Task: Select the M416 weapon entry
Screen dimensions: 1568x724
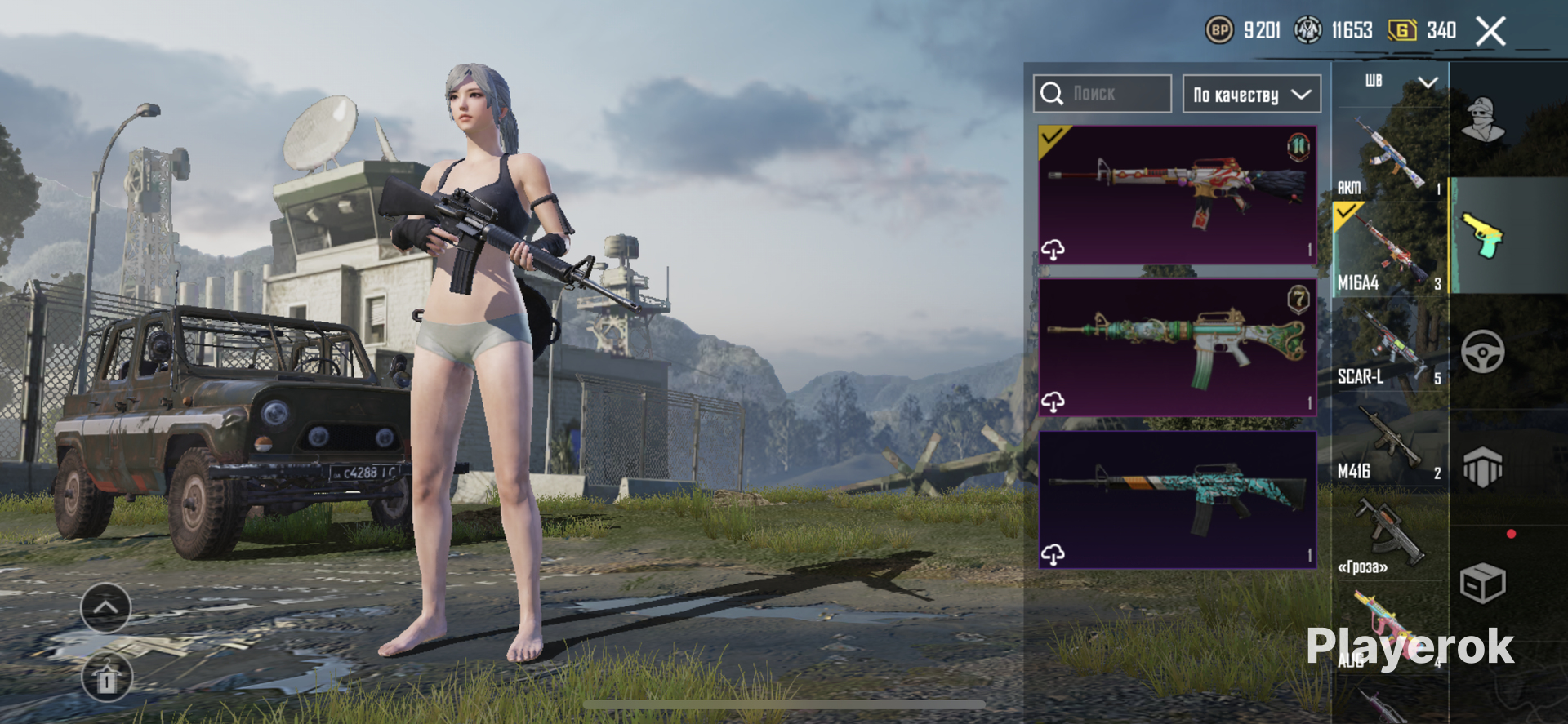Action: coord(1388,445)
